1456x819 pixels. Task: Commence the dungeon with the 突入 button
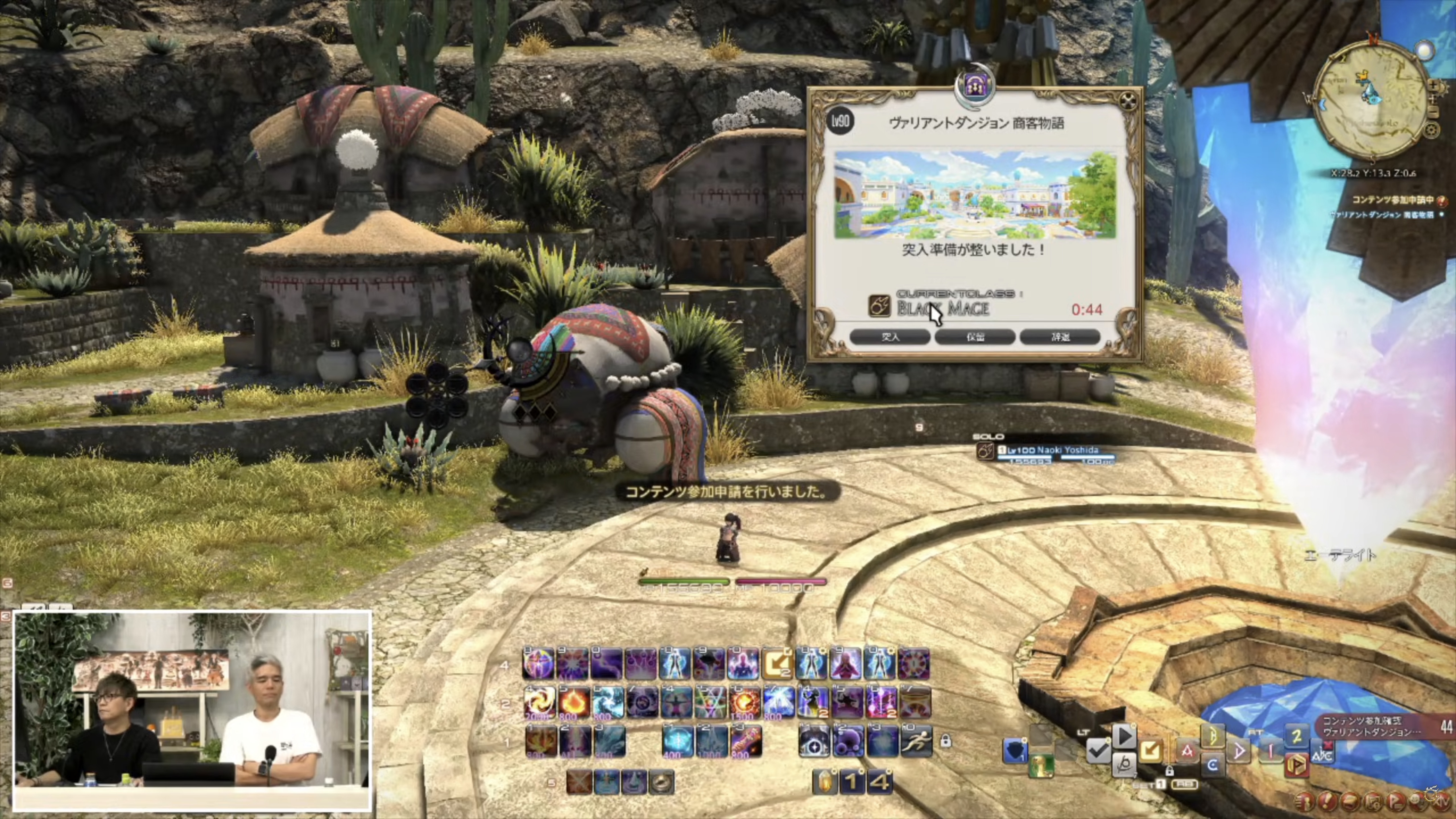tap(890, 337)
